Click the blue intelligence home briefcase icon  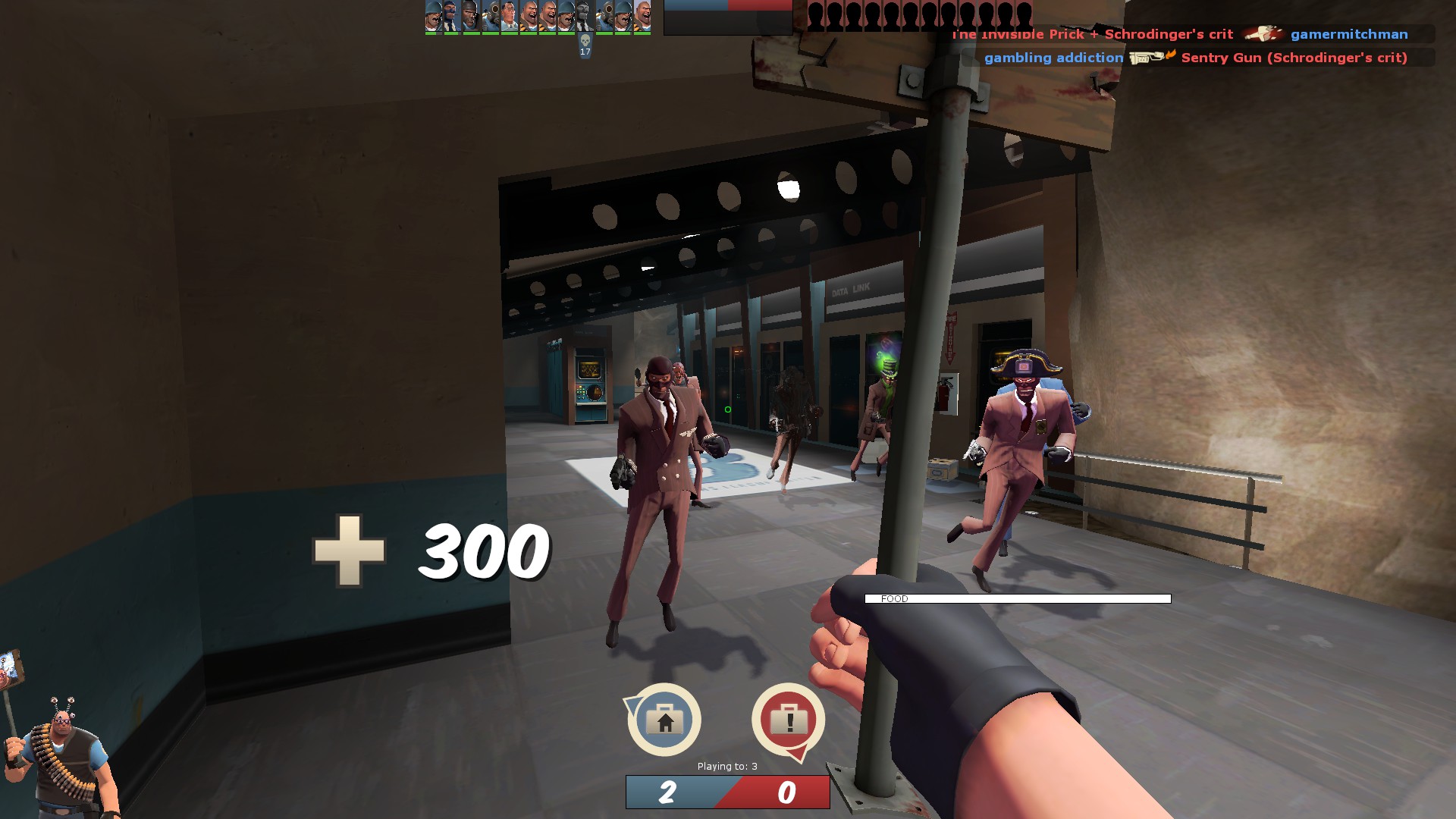click(x=664, y=720)
